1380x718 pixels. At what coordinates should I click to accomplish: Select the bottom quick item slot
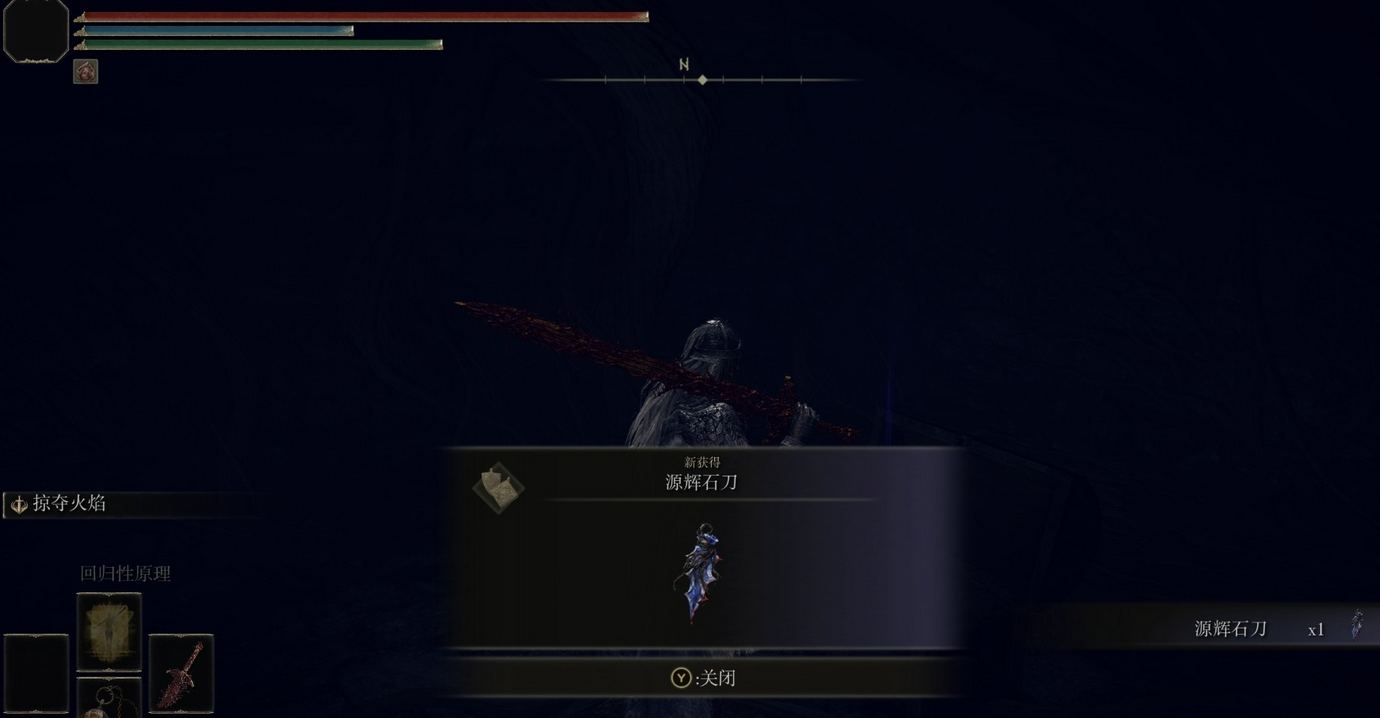[x=109, y=699]
